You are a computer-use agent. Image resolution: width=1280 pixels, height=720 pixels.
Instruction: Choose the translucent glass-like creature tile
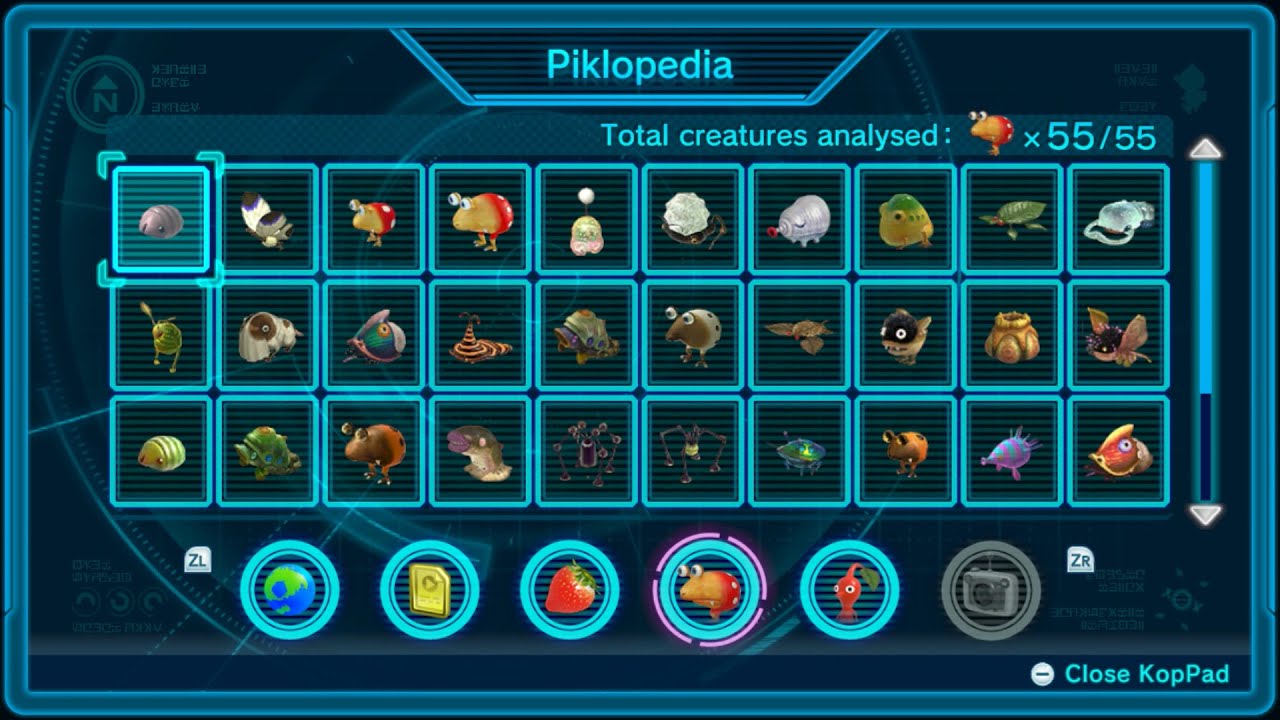point(1118,219)
